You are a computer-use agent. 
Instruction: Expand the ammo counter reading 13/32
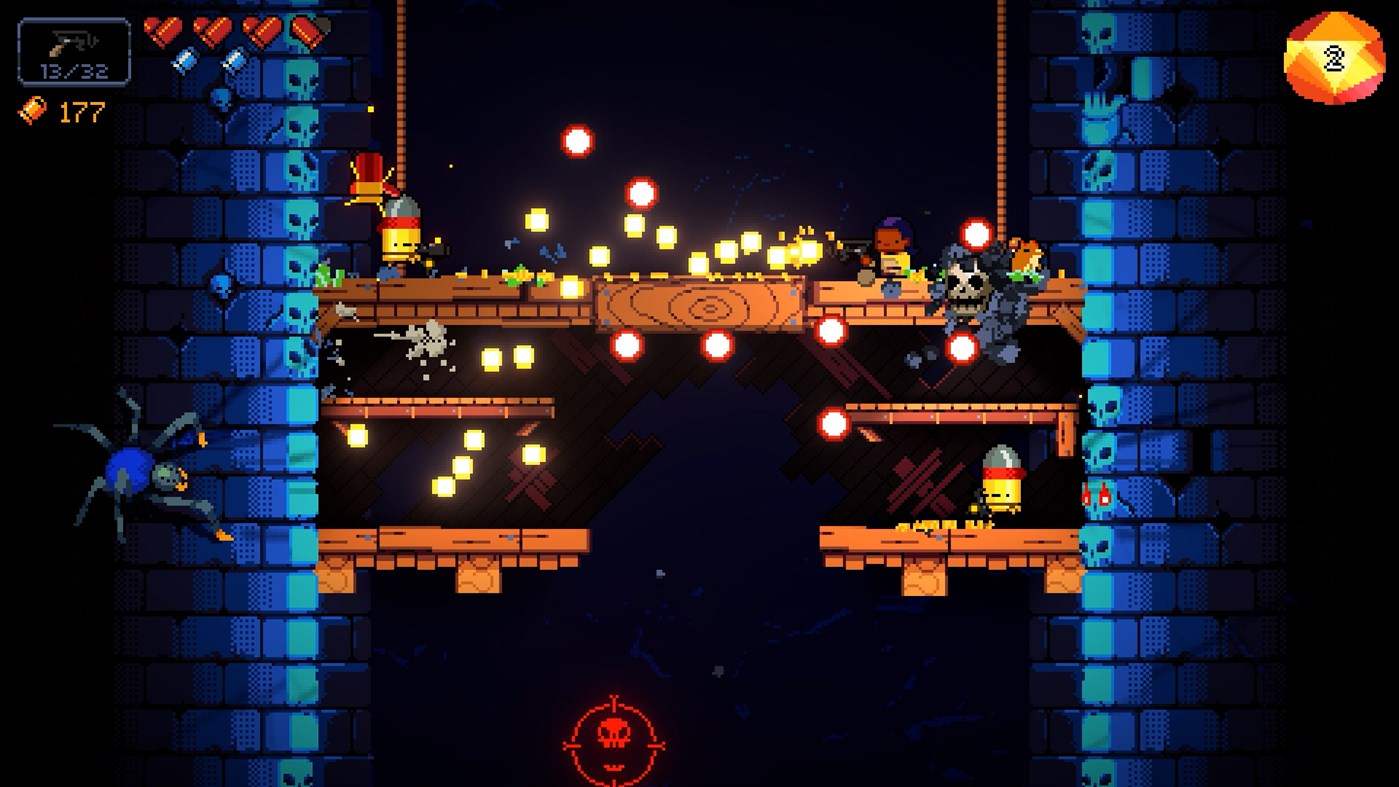coord(74,72)
